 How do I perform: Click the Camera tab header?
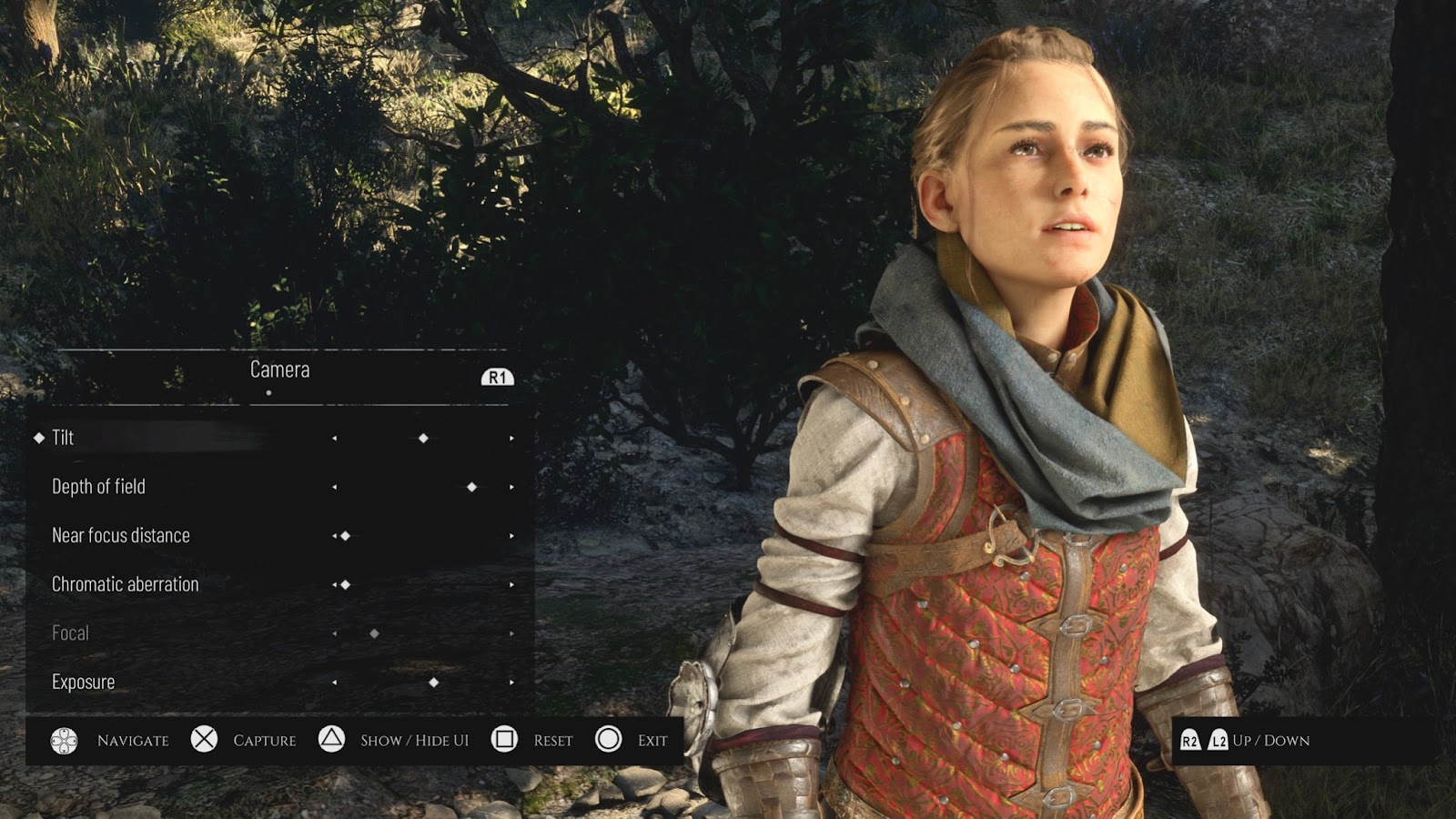coord(279,369)
